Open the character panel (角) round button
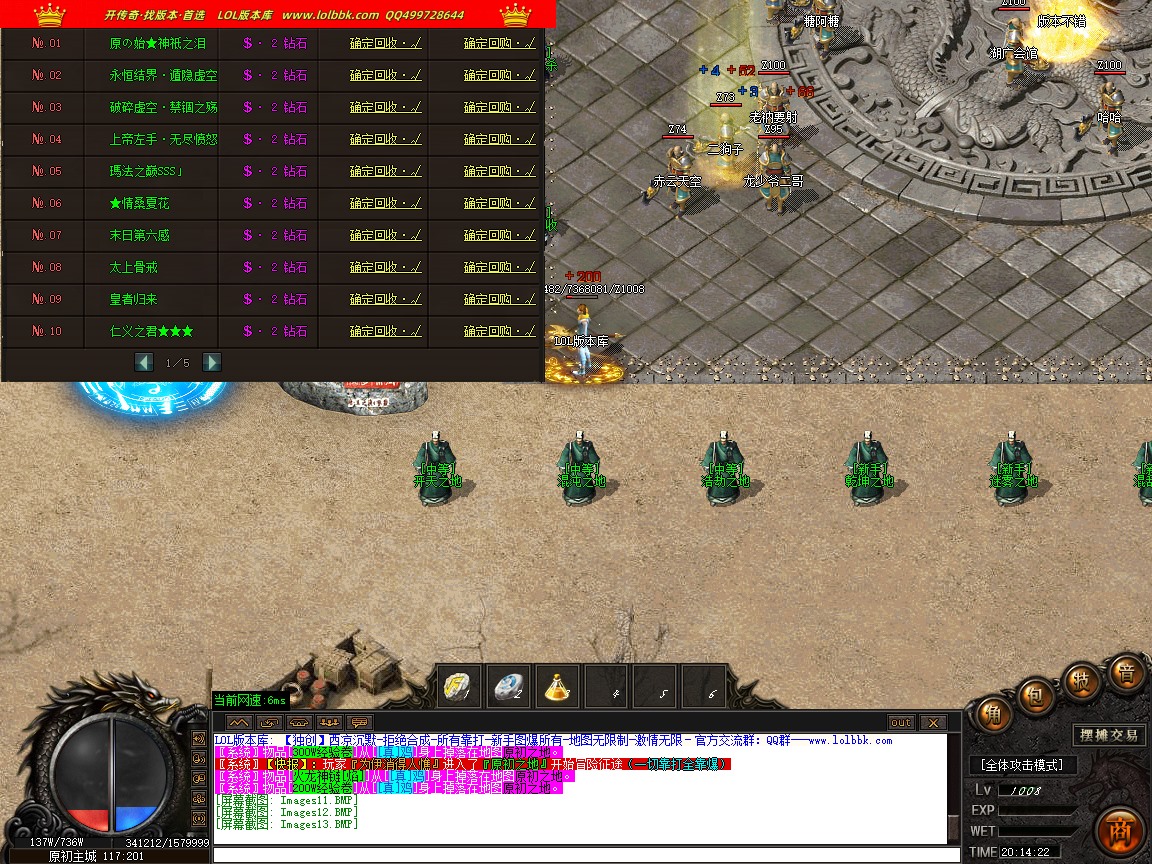This screenshot has width=1152, height=864. point(993,714)
